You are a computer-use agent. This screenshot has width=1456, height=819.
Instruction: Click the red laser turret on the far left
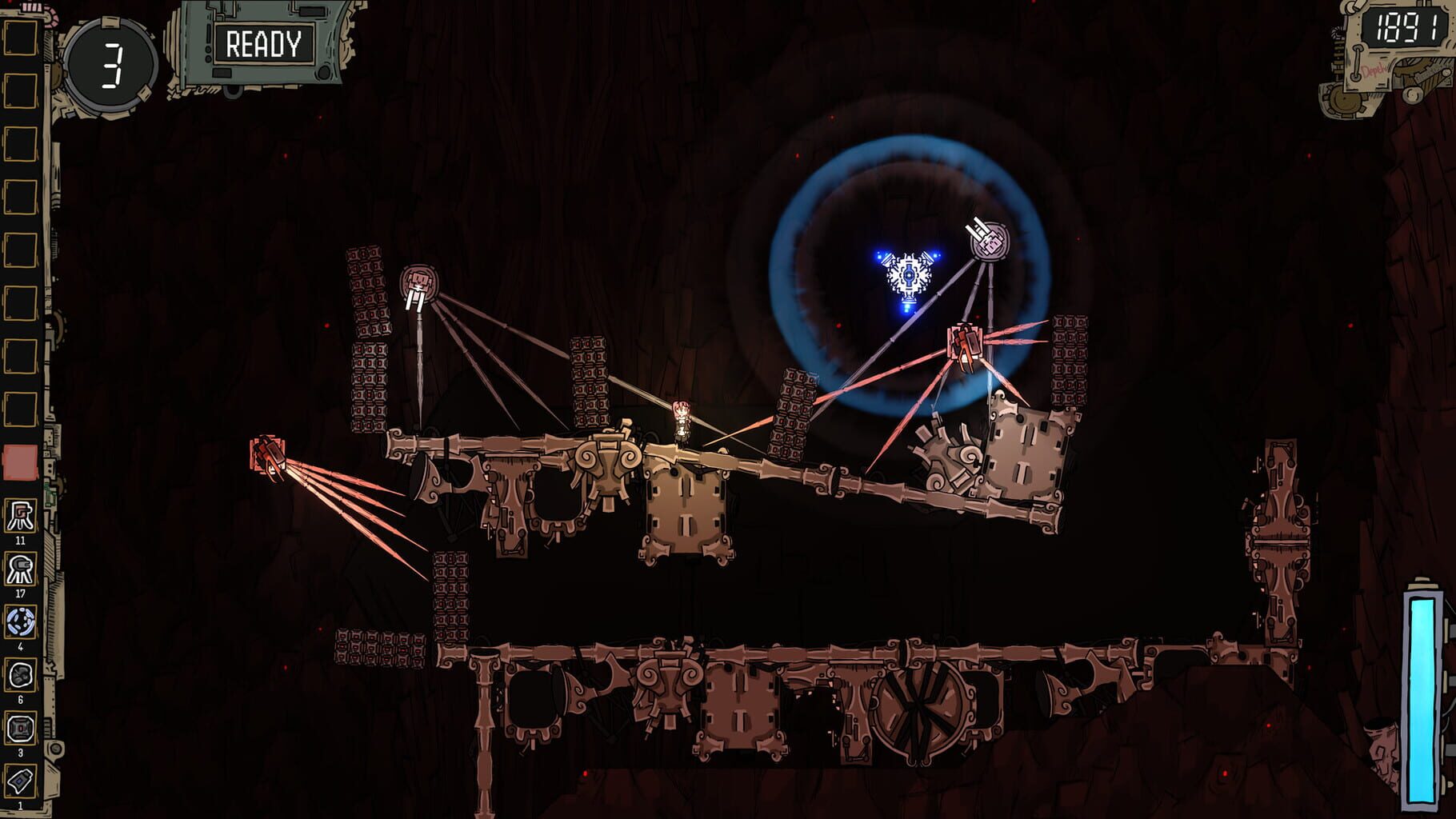point(268,455)
